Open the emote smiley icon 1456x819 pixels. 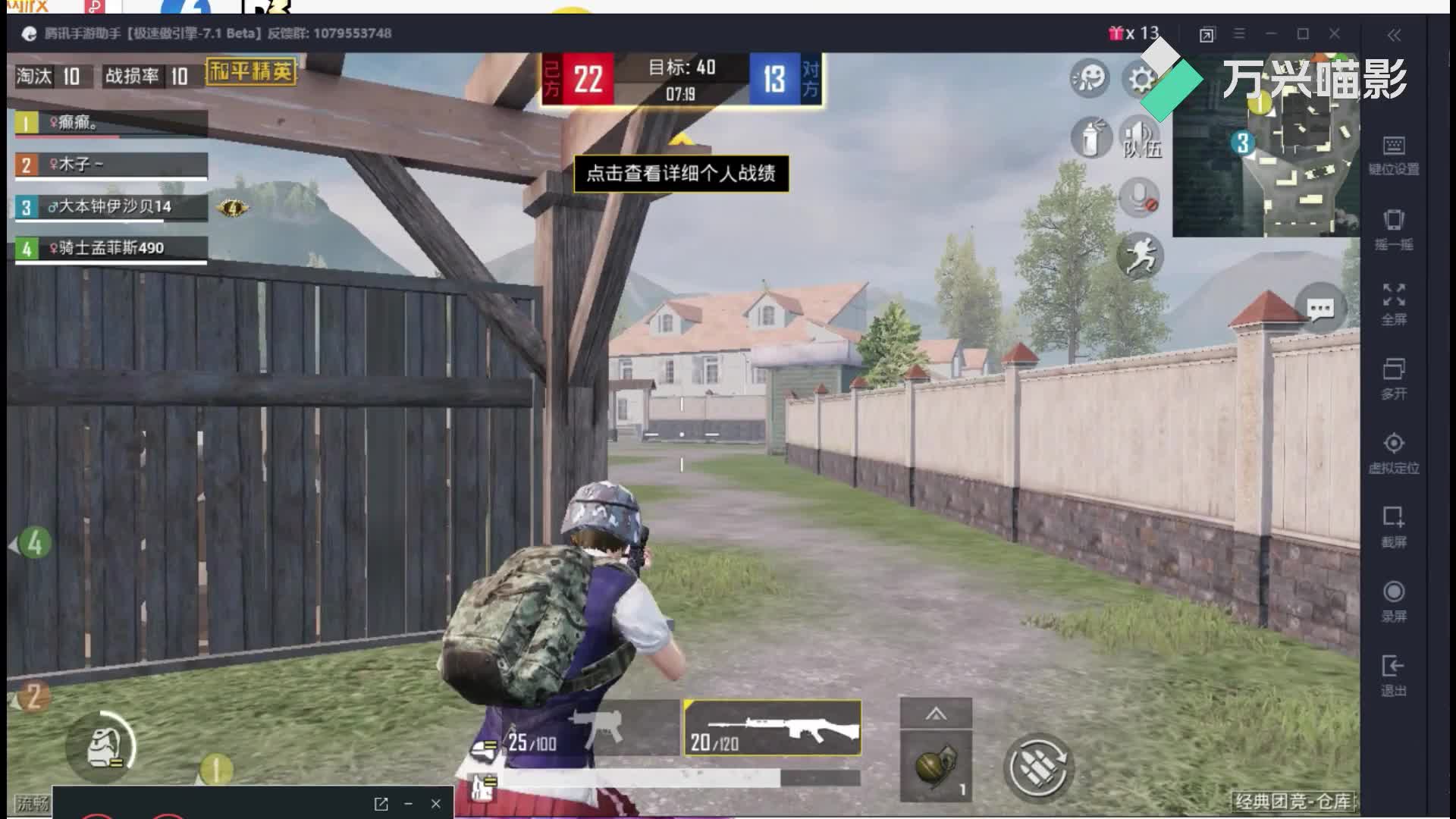[1090, 78]
